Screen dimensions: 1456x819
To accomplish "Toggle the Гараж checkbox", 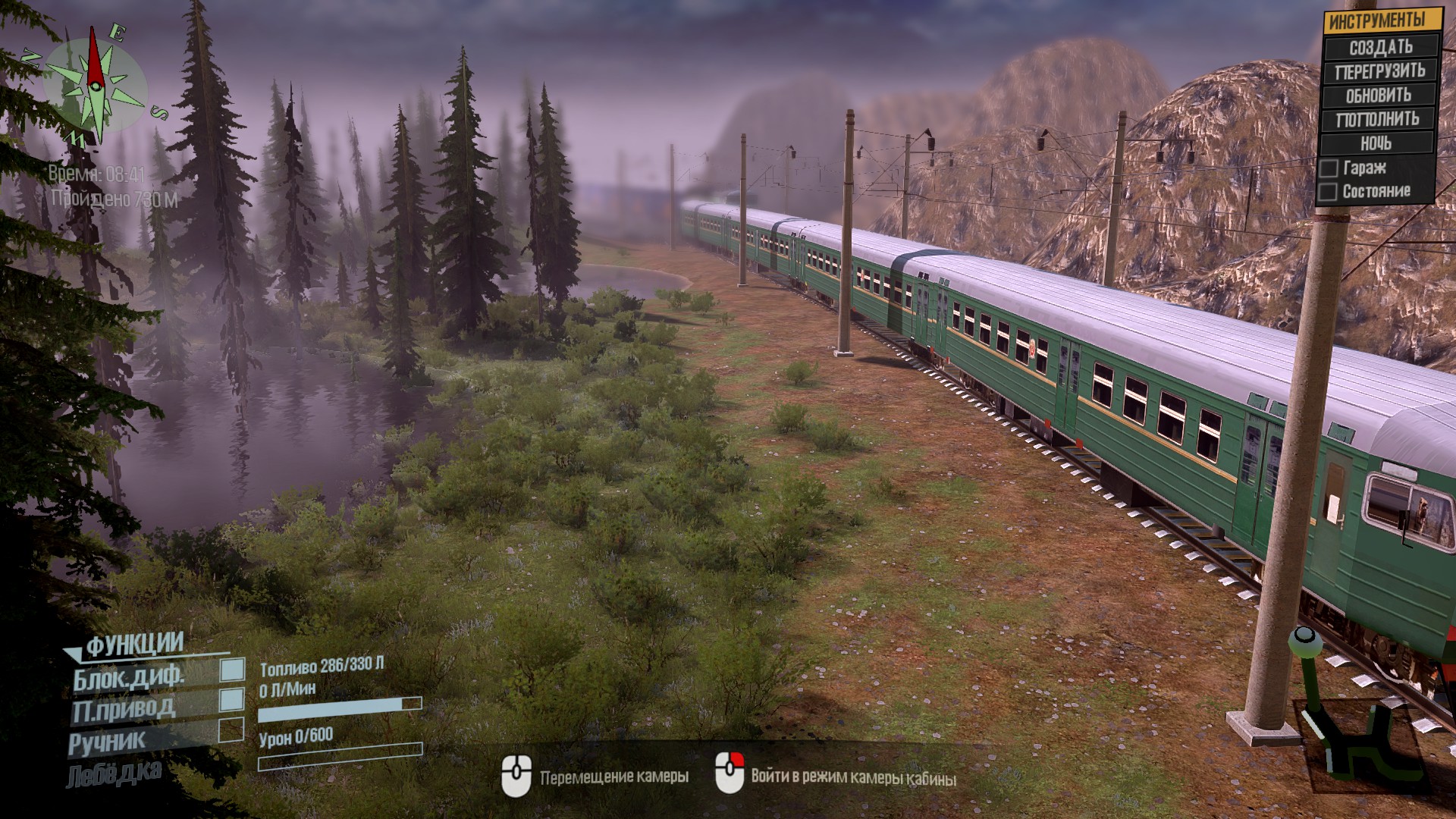I will point(1329,168).
